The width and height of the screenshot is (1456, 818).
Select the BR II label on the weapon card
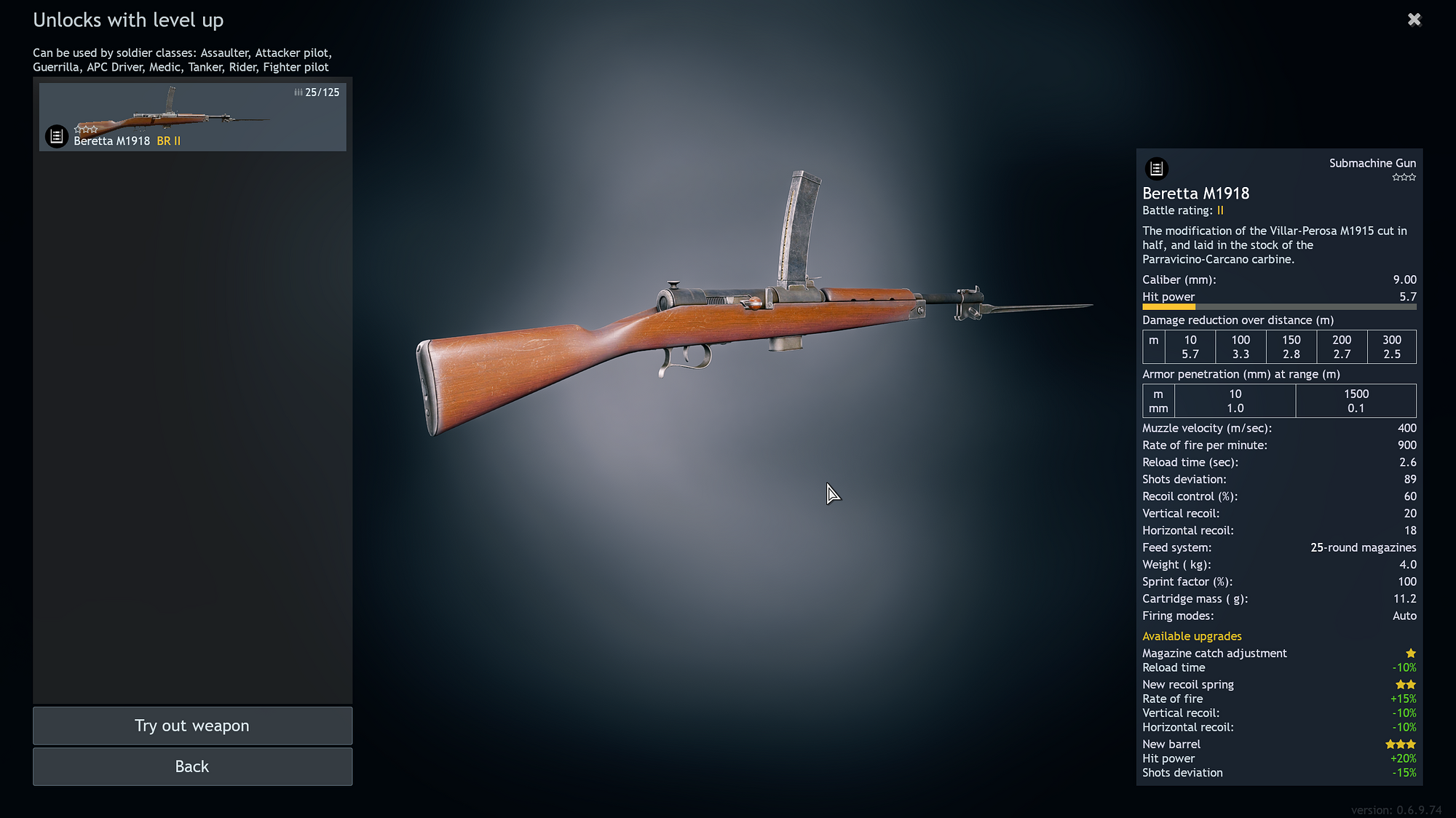[169, 140]
